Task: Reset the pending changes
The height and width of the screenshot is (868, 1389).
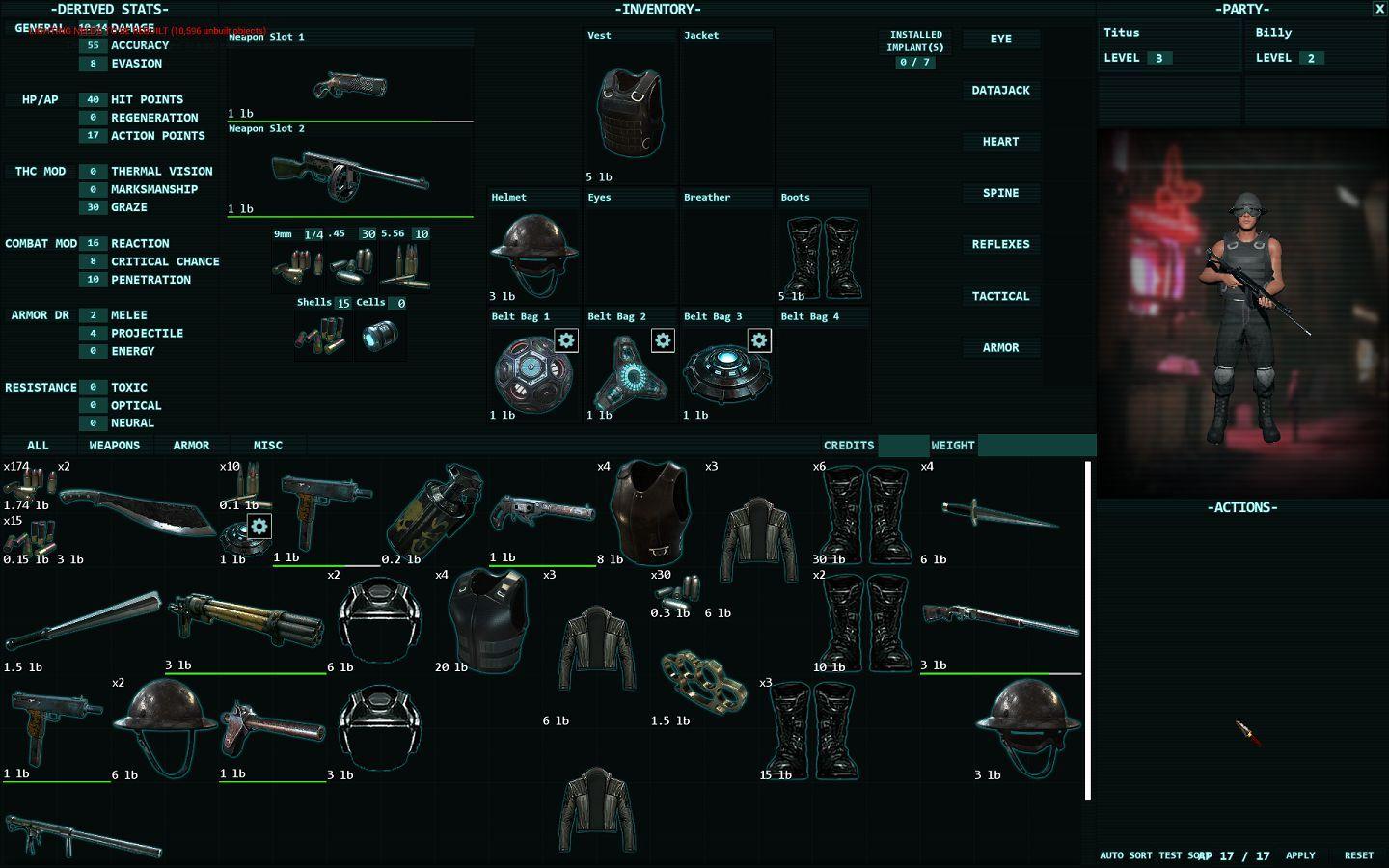Action: pyautogui.click(x=1358, y=855)
